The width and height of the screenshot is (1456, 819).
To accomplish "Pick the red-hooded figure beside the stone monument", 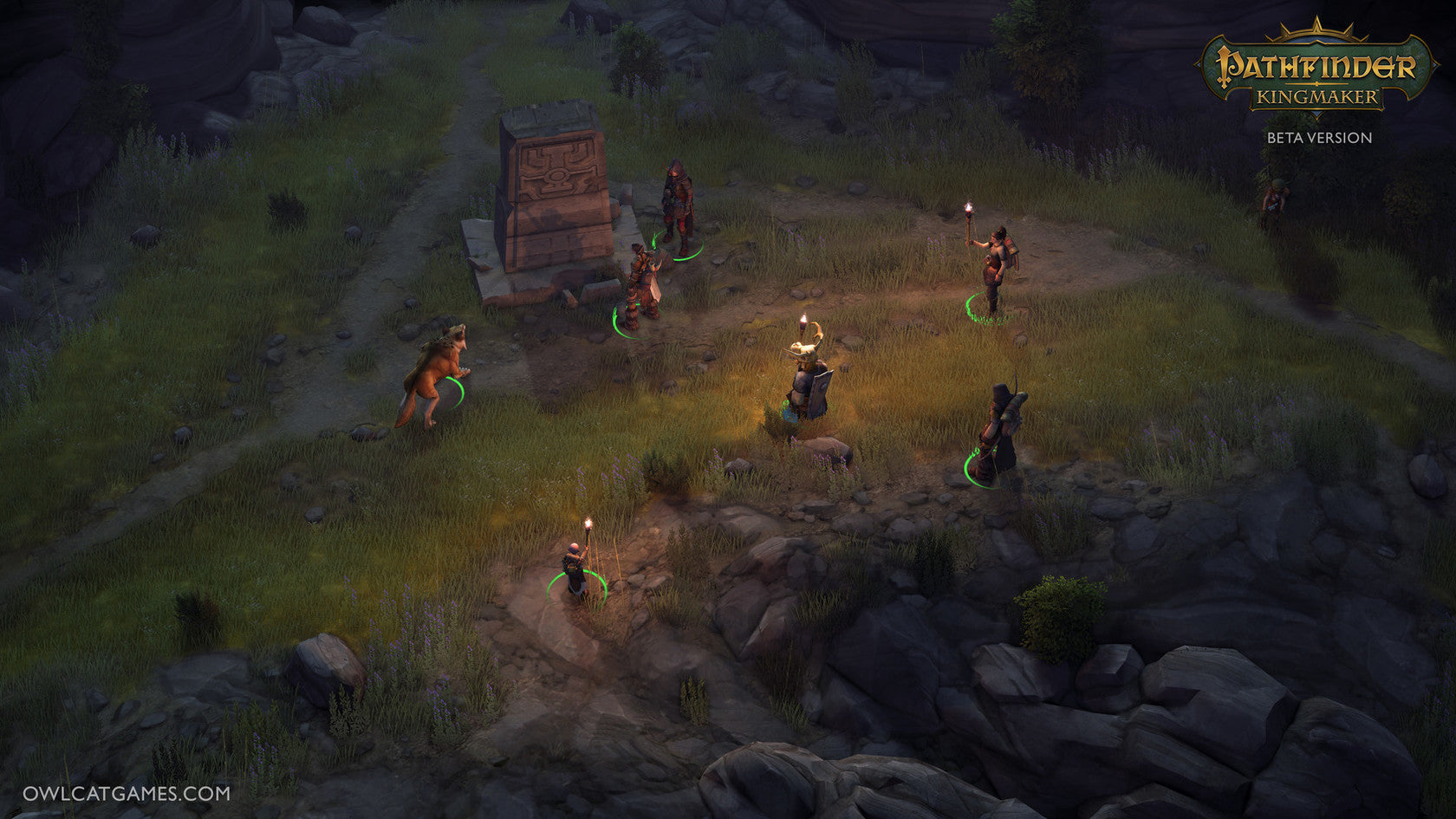I will [677, 208].
